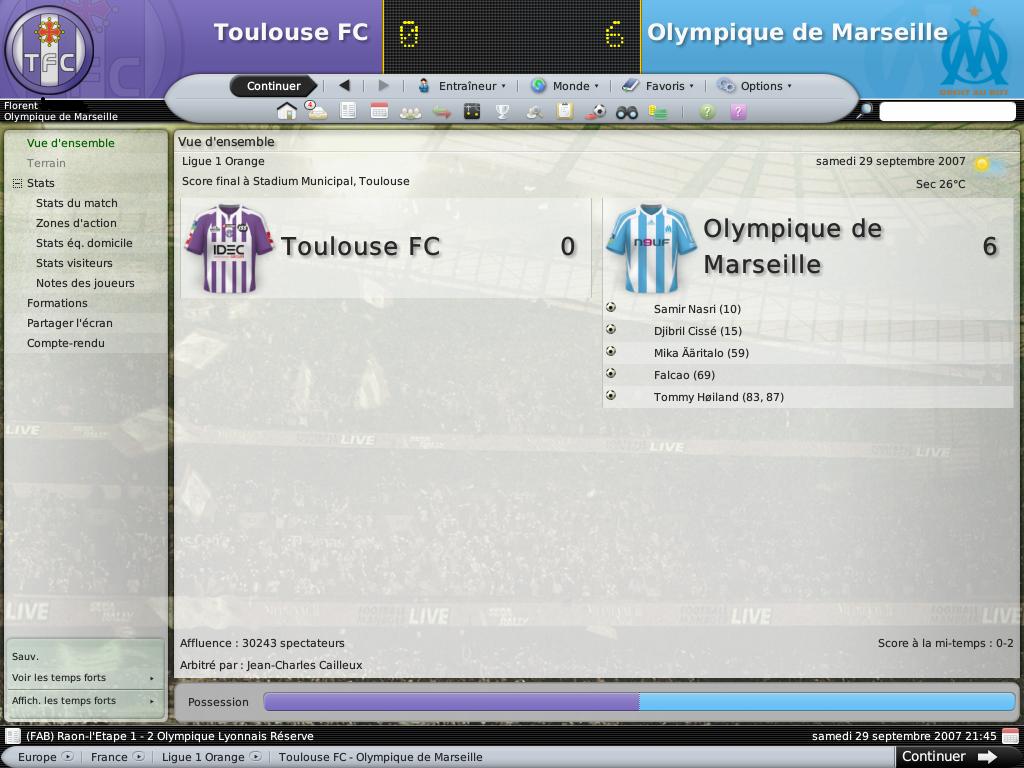Select Tommy Høiland goalscorer entry
This screenshot has width=1024, height=768.
[x=718, y=397]
